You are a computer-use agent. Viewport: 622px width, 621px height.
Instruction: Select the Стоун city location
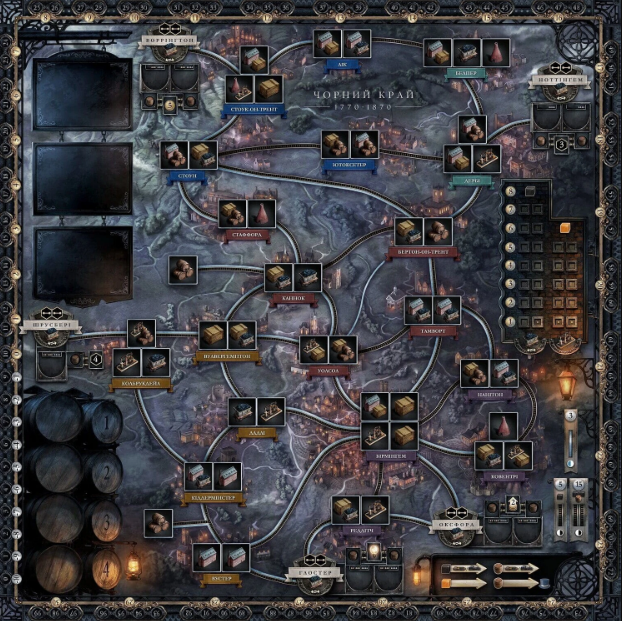click(189, 155)
